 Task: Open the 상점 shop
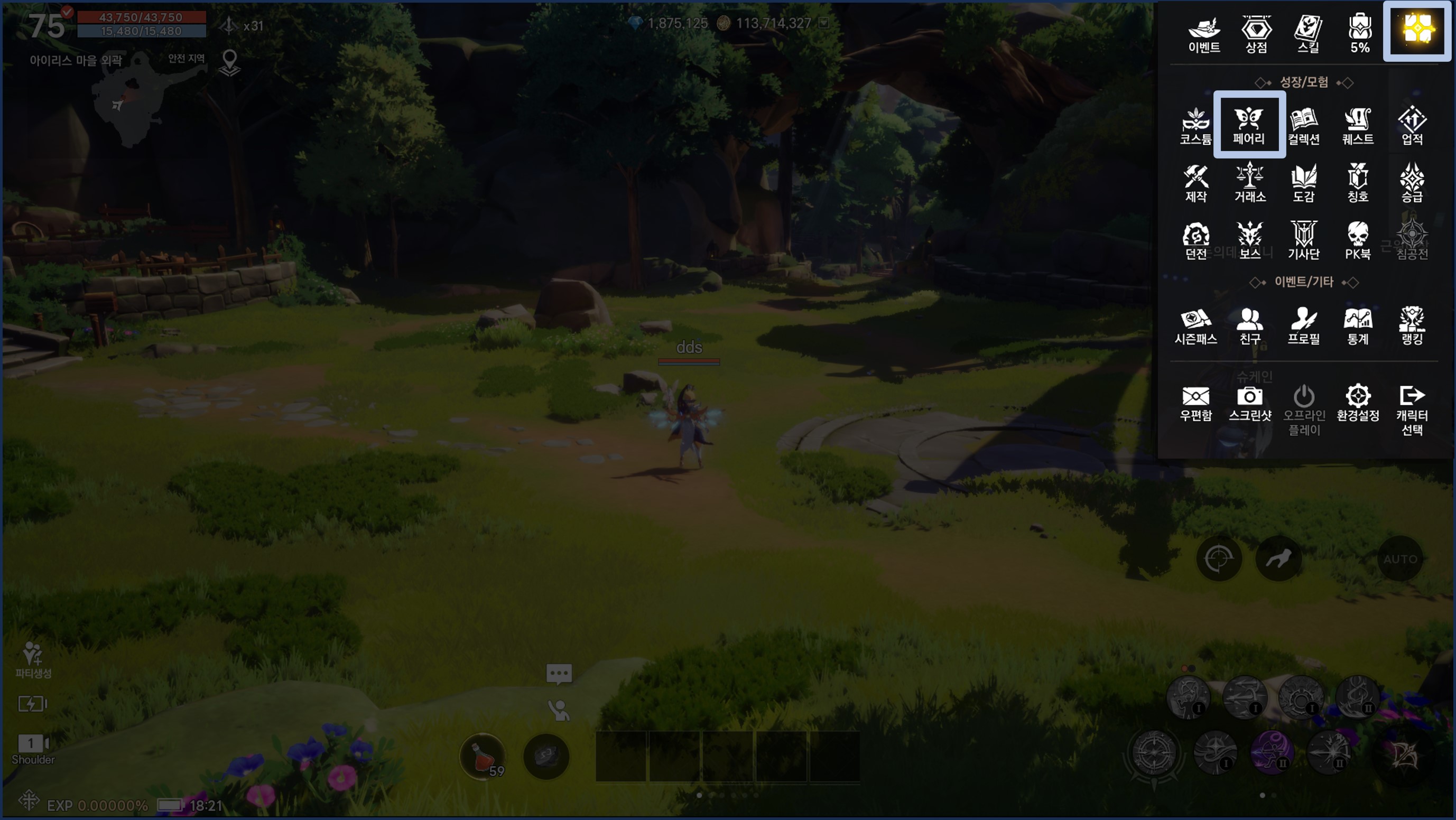[1256, 34]
